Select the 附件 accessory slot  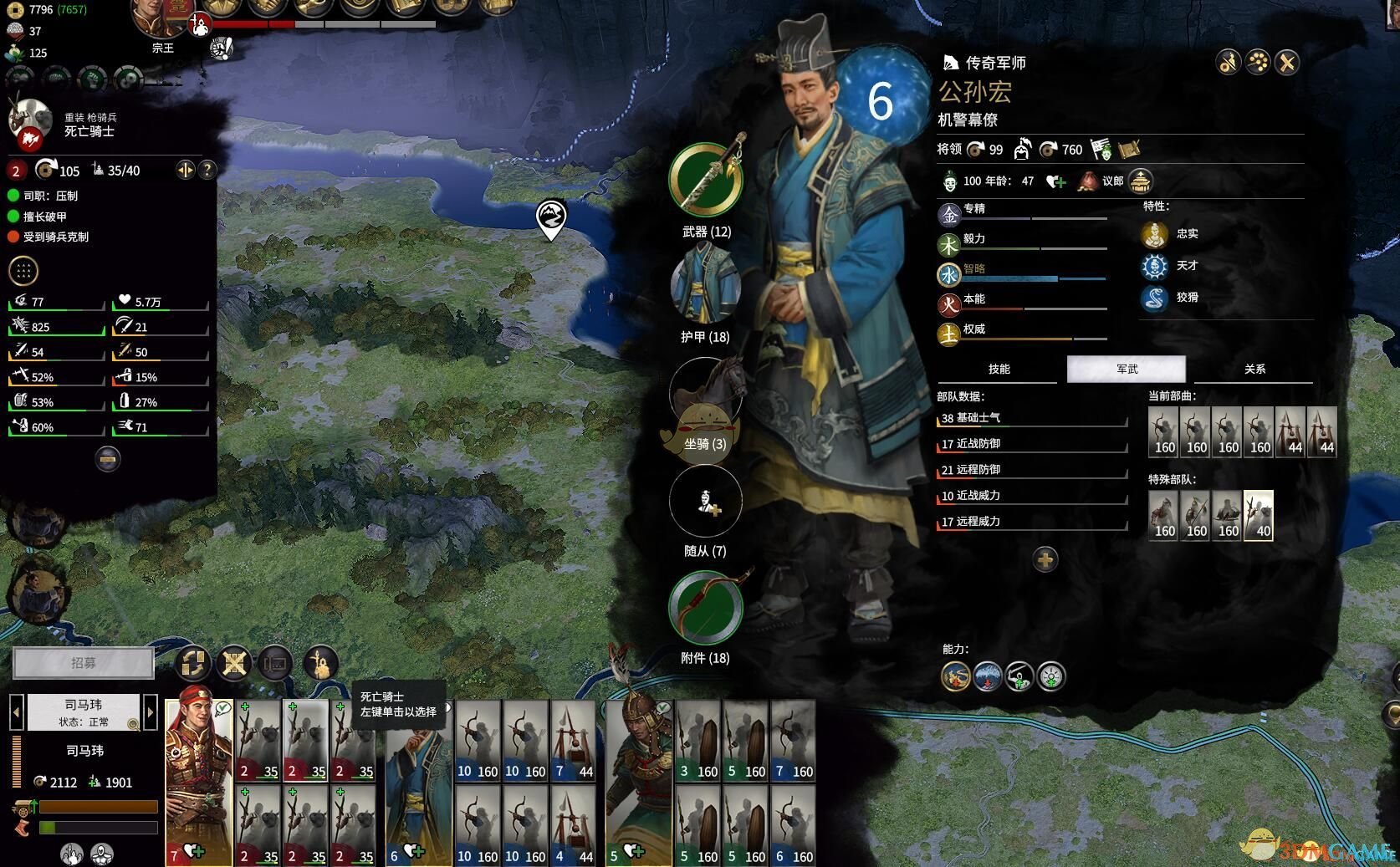706,607
